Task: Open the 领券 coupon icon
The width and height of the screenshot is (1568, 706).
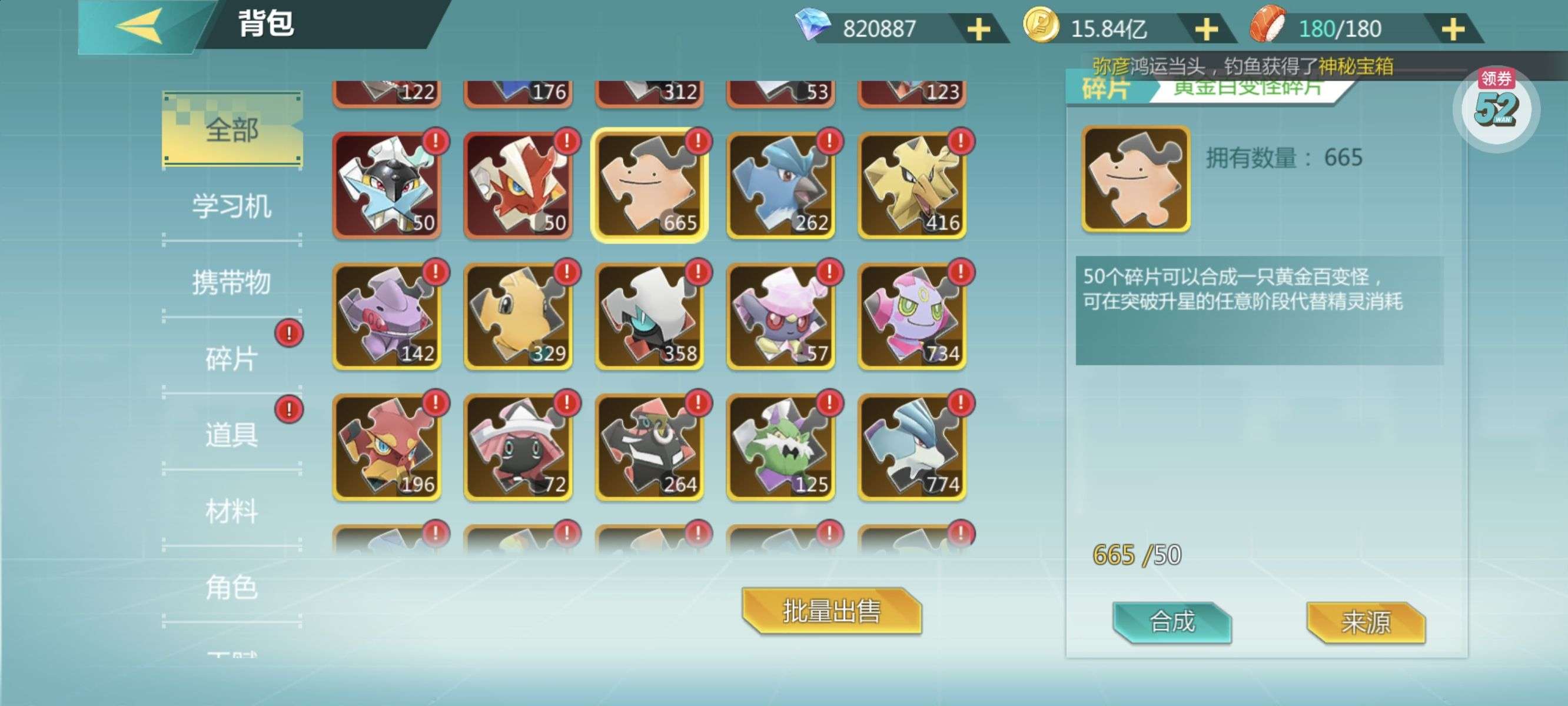Action: [1496, 106]
